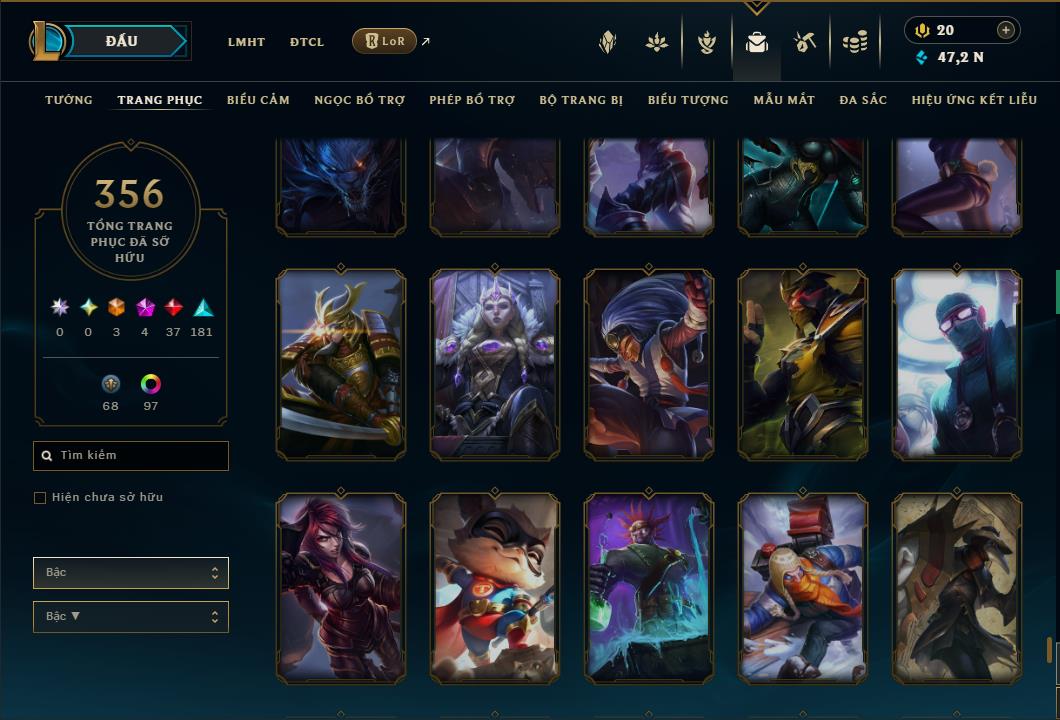Show the BỘ TRANG BỊ tab
Image resolution: width=1060 pixels, height=720 pixels.
(581, 100)
